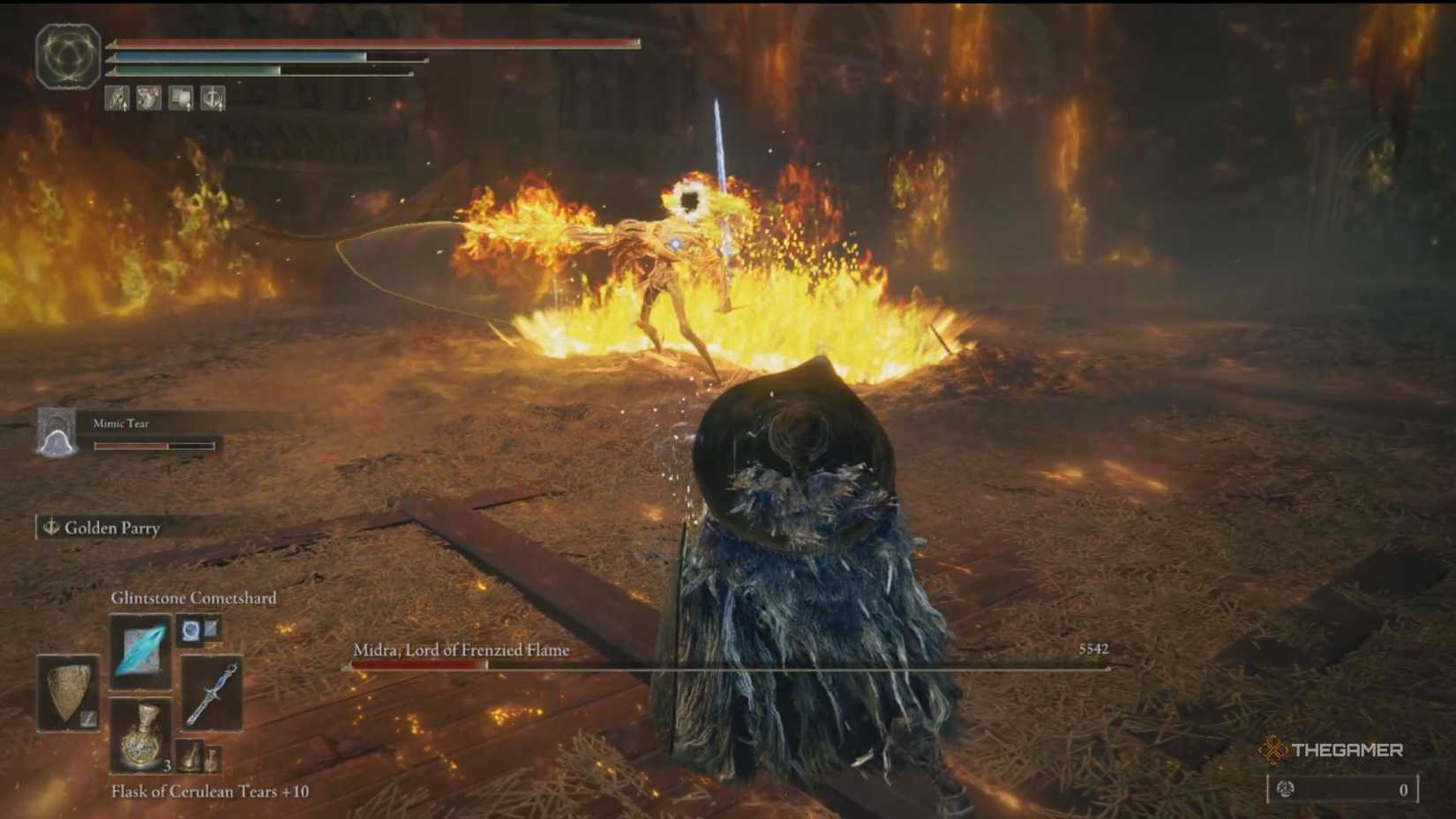Viewport: 1456px width, 819px height.
Task: Toggle the fourth buff effect icon
Action: (212, 99)
